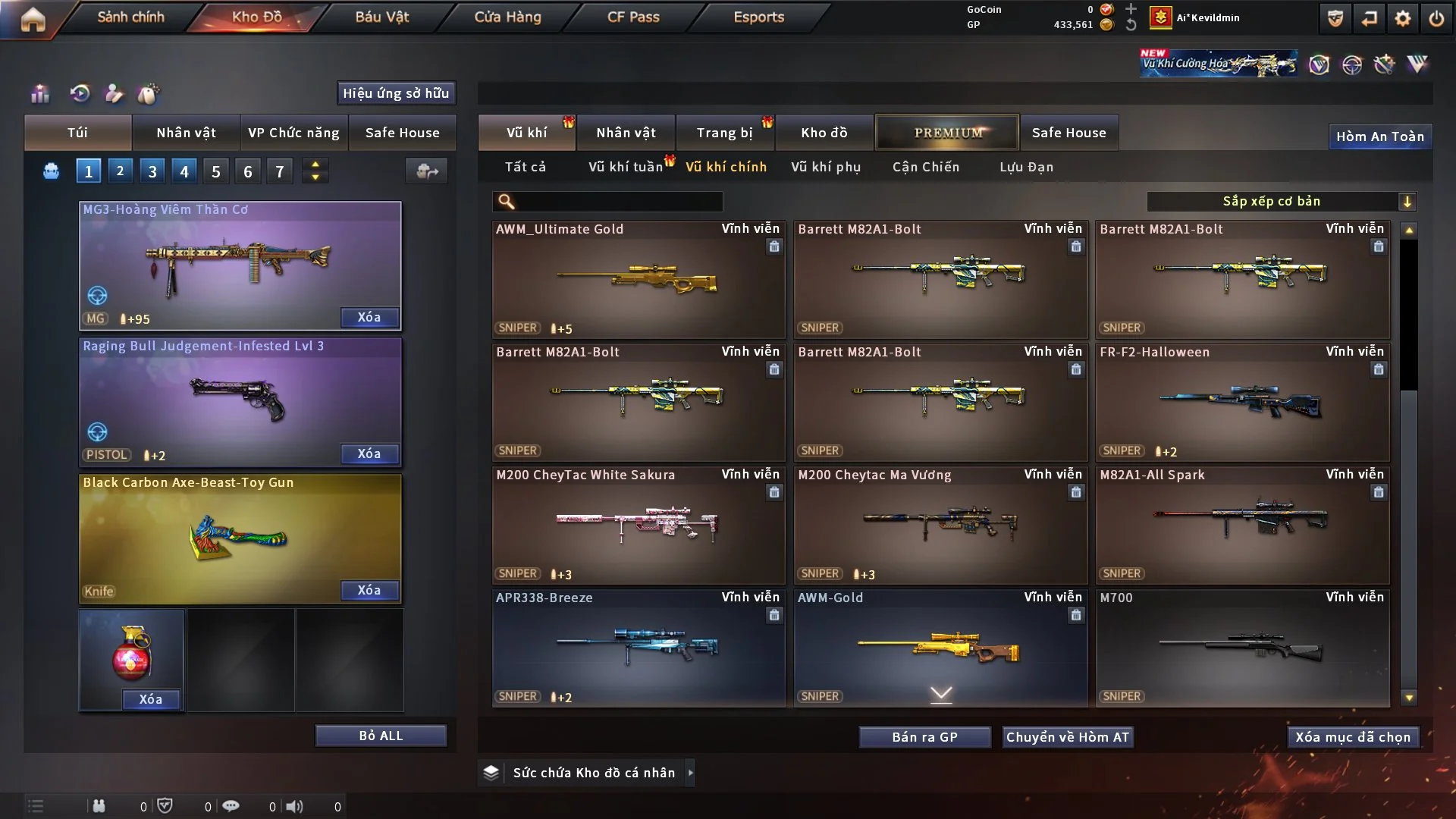Select bag preset number 3
1456x819 pixels.
click(152, 171)
